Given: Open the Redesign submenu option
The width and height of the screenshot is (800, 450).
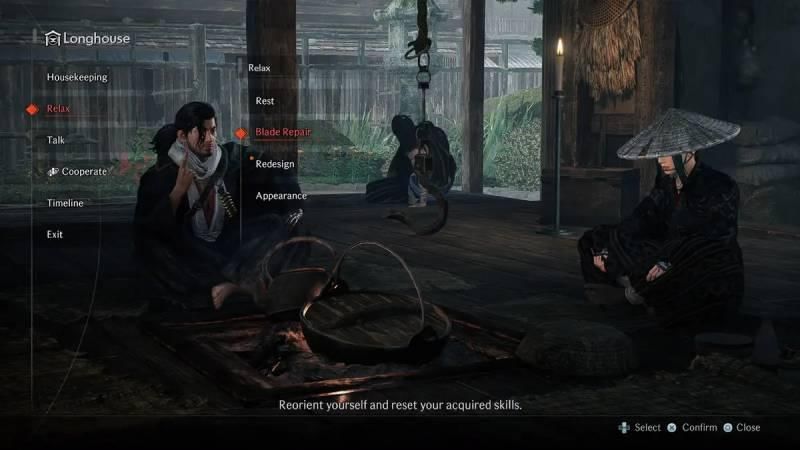Looking at the screenshot, I should coord(274,164).
